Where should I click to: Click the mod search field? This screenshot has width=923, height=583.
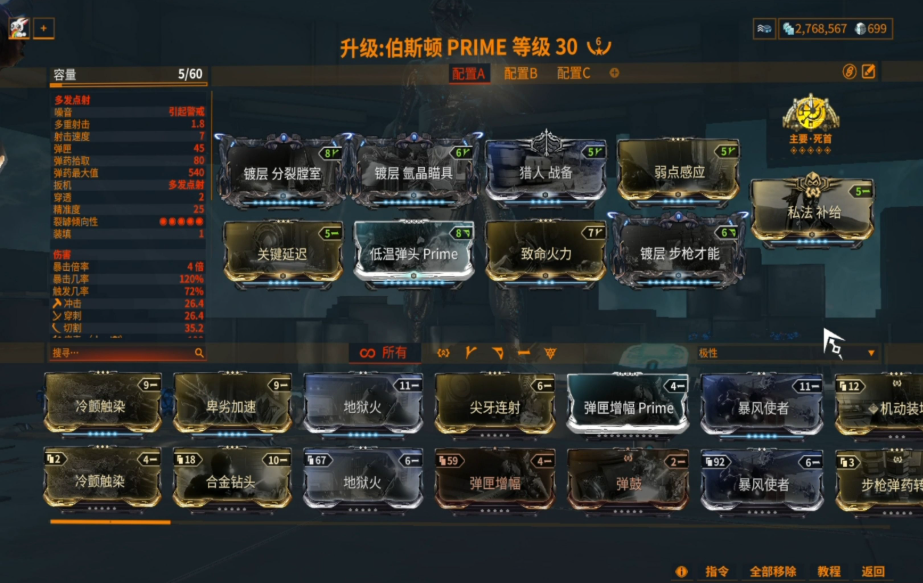coord(123,353)
